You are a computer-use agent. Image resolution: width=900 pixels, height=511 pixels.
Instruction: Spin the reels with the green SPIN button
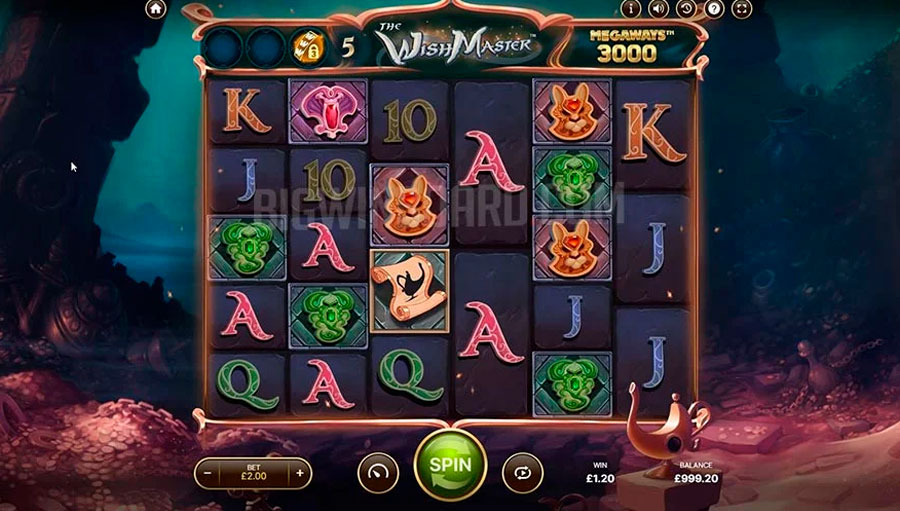tap(450, 467)
